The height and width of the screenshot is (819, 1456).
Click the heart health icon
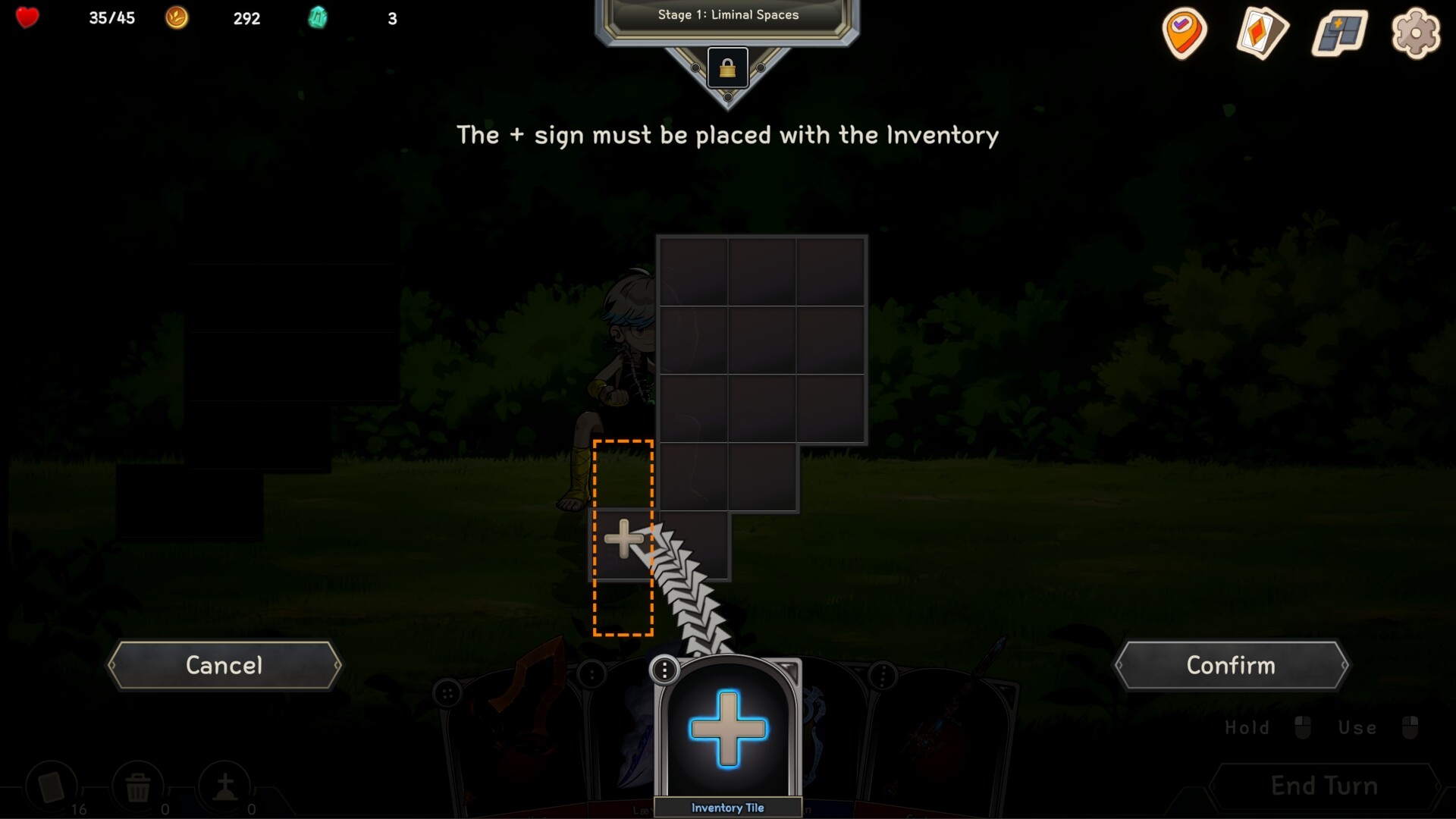click(26, 17)
